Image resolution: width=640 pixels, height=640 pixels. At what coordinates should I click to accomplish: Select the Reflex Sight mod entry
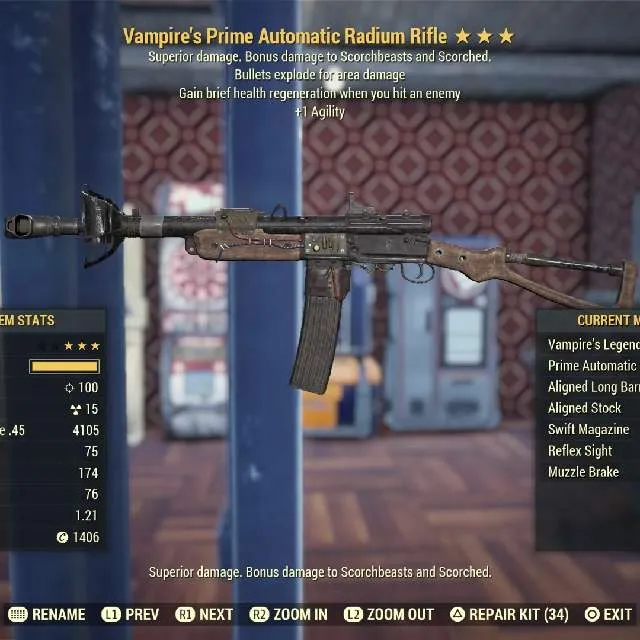(580, 451)
